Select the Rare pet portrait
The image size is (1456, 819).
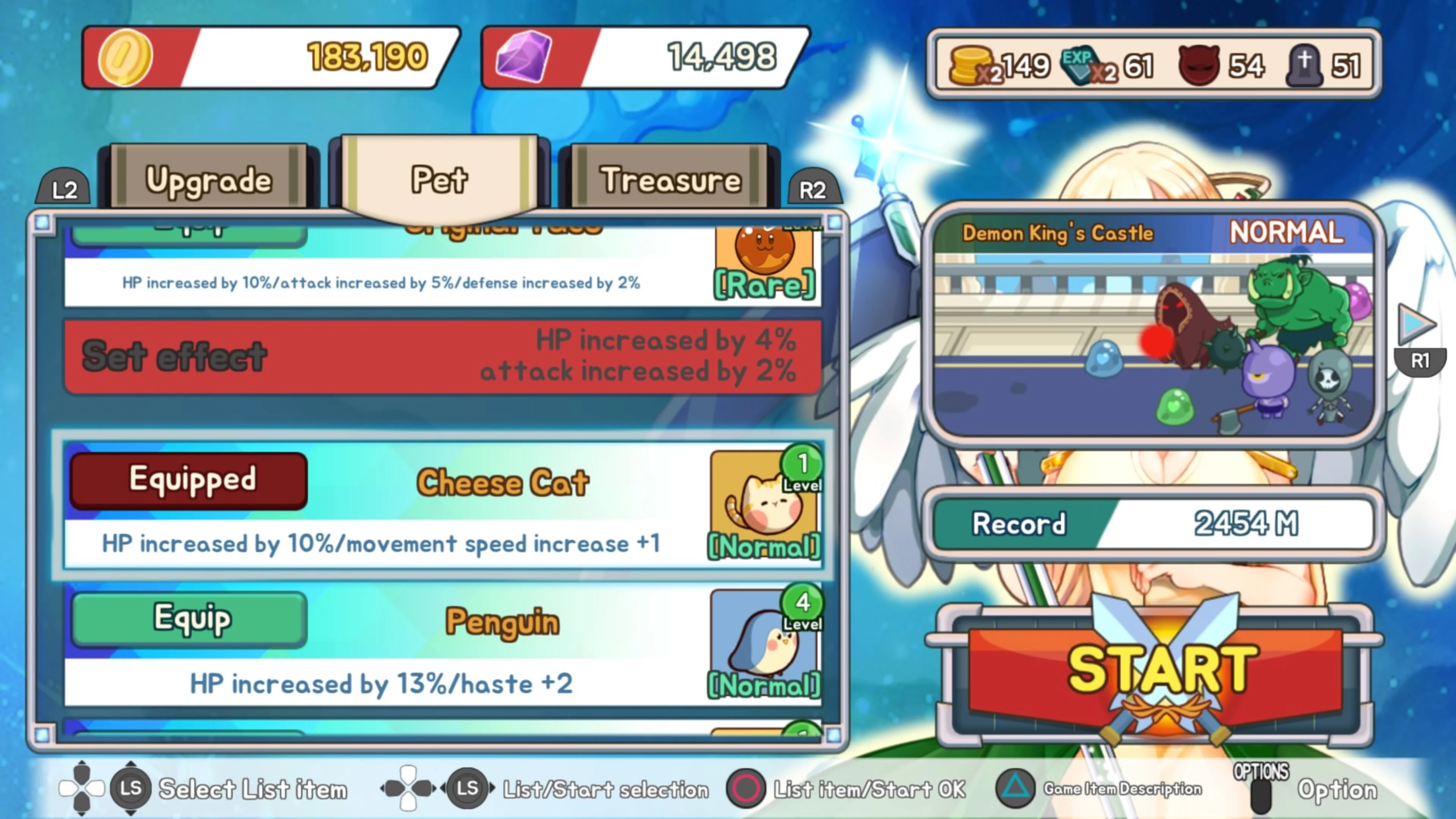pos(764,257)
